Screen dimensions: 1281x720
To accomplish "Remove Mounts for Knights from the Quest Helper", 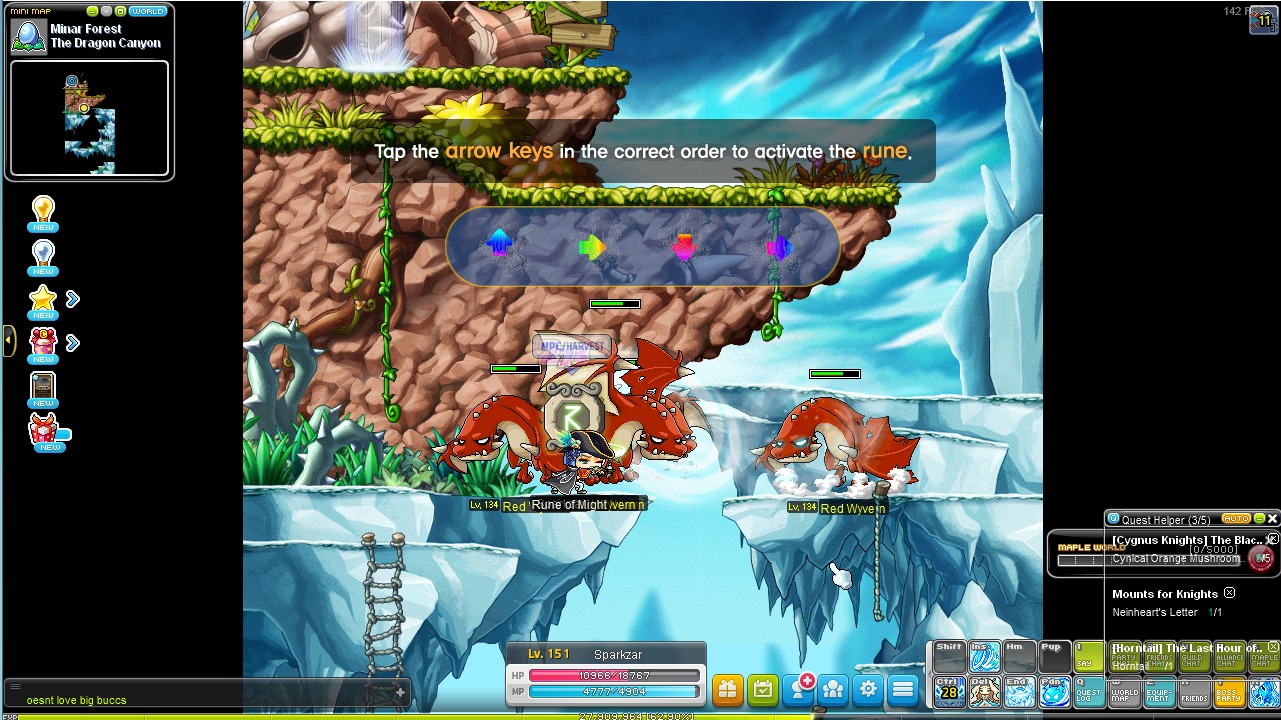I will click(1229, 593).
